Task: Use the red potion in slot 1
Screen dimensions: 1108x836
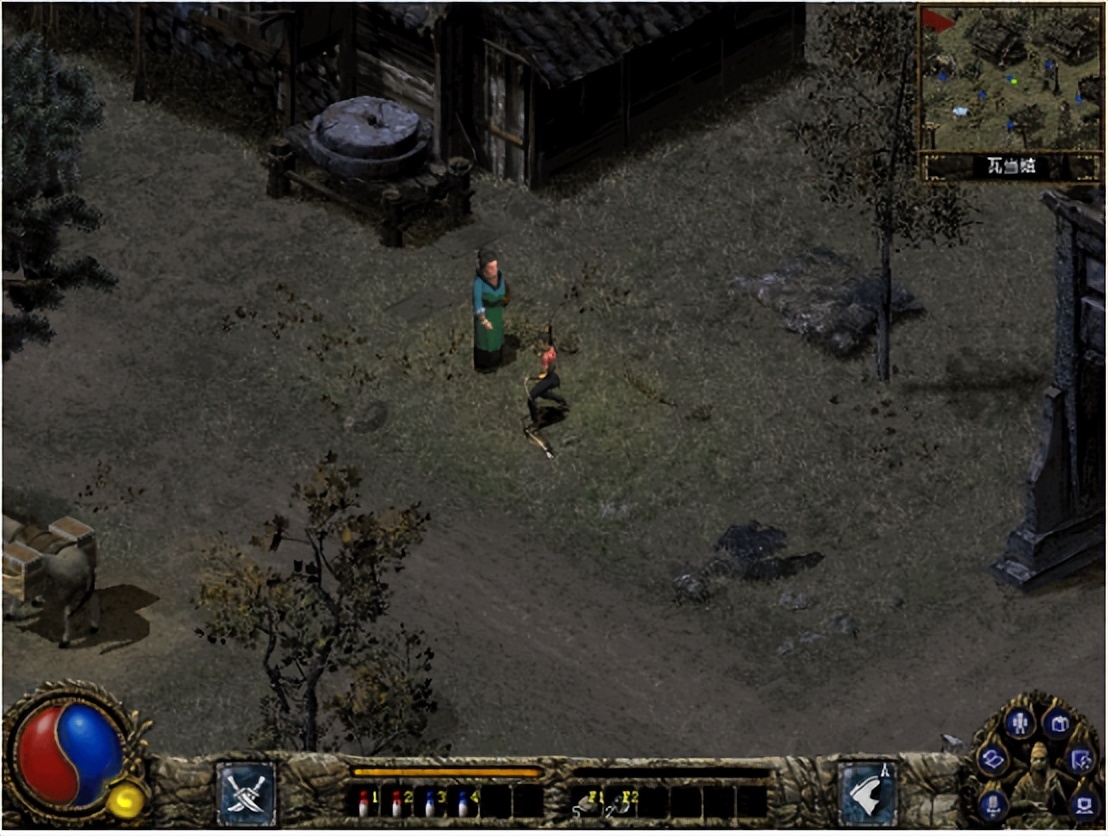Action: pyautogui.click(x=364, y=803)
